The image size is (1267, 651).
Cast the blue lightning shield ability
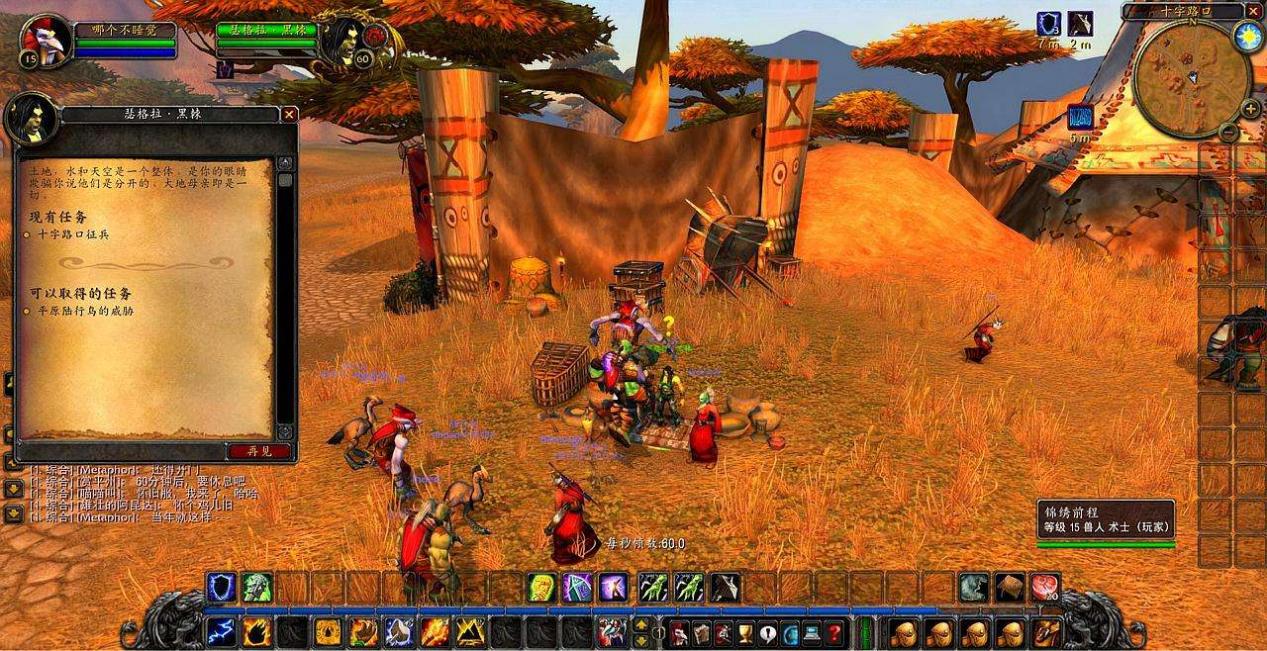(221, 587)
